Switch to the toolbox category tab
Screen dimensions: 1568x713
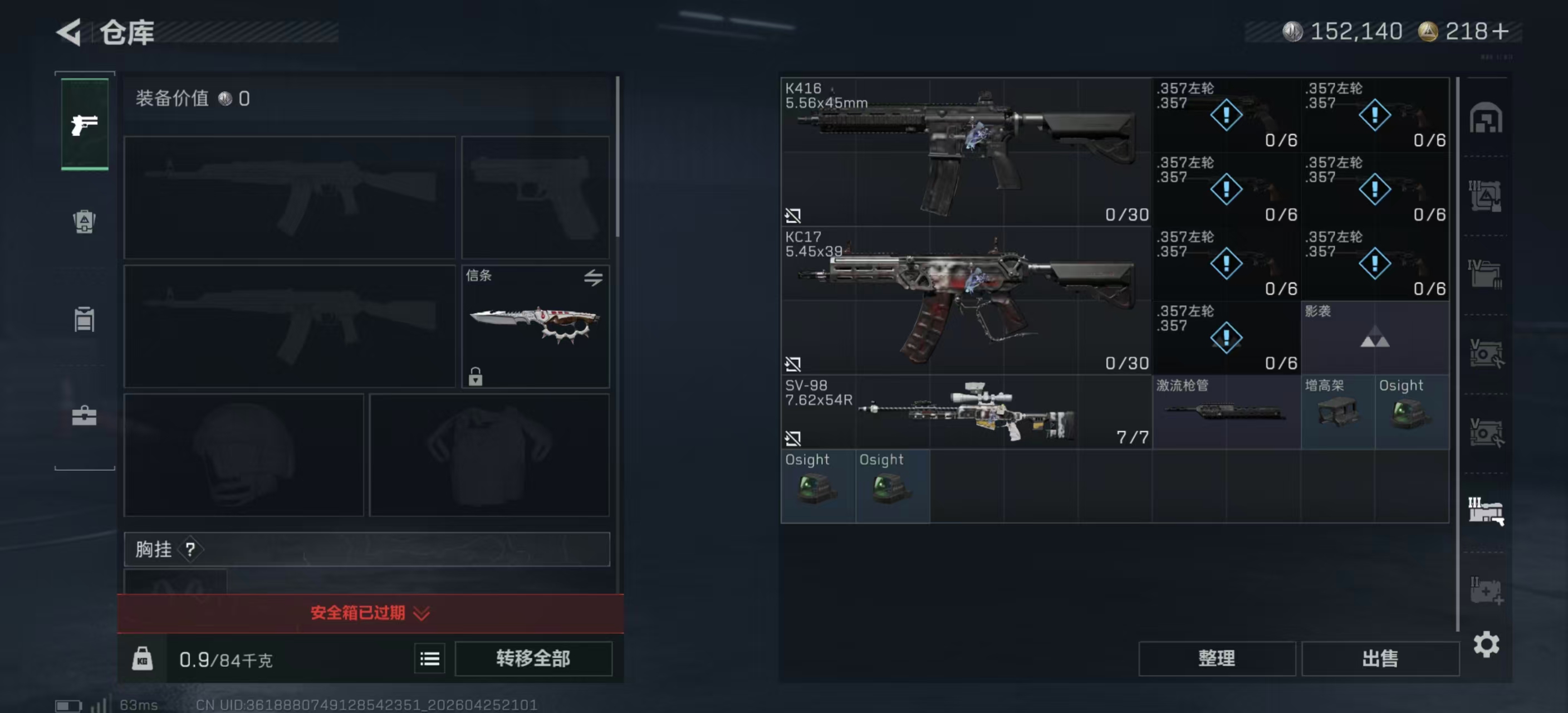click(x=84, y=416)
